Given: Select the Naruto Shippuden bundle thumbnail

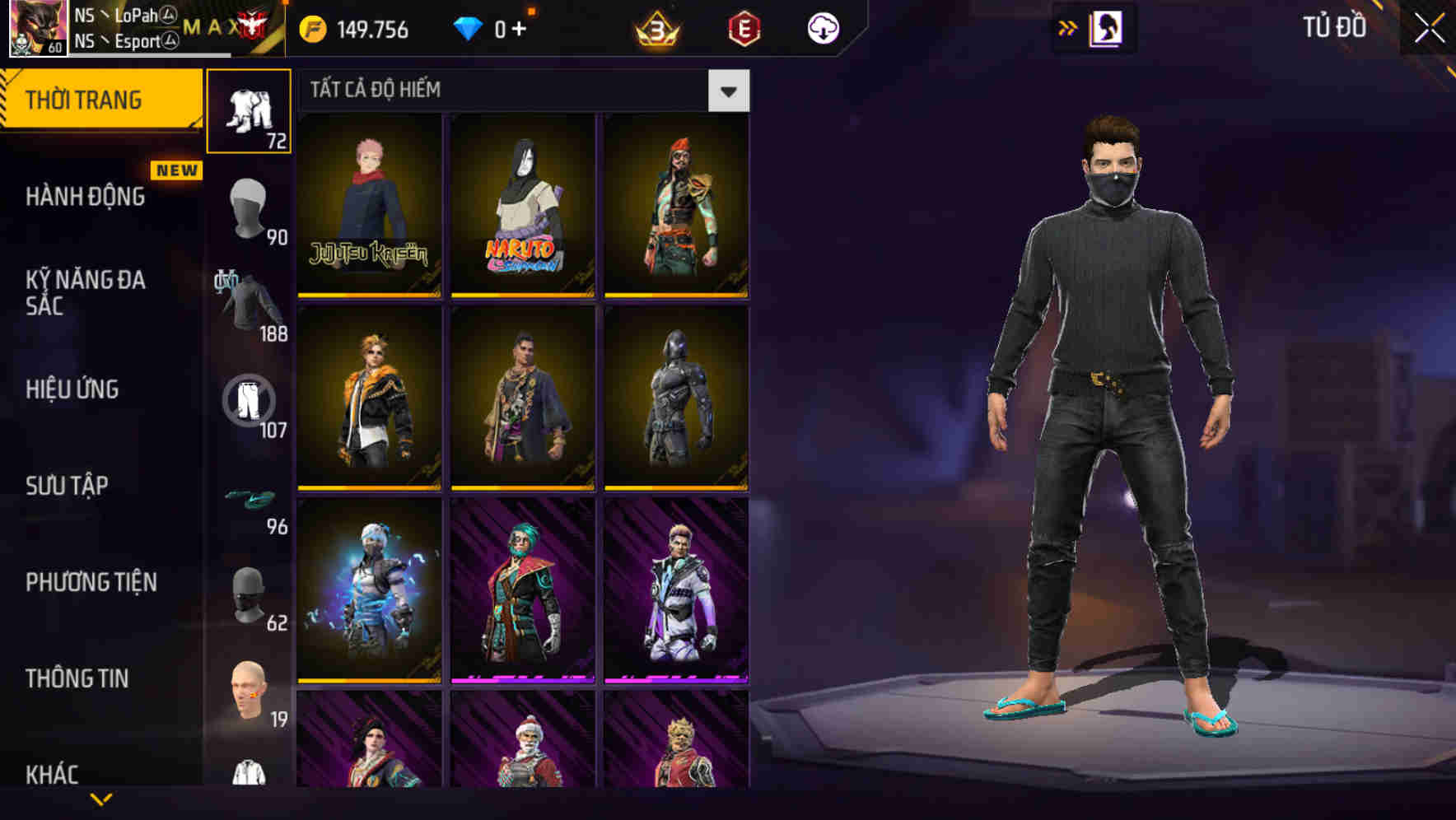Looking at the screenshot, I should tap(522, 202).
